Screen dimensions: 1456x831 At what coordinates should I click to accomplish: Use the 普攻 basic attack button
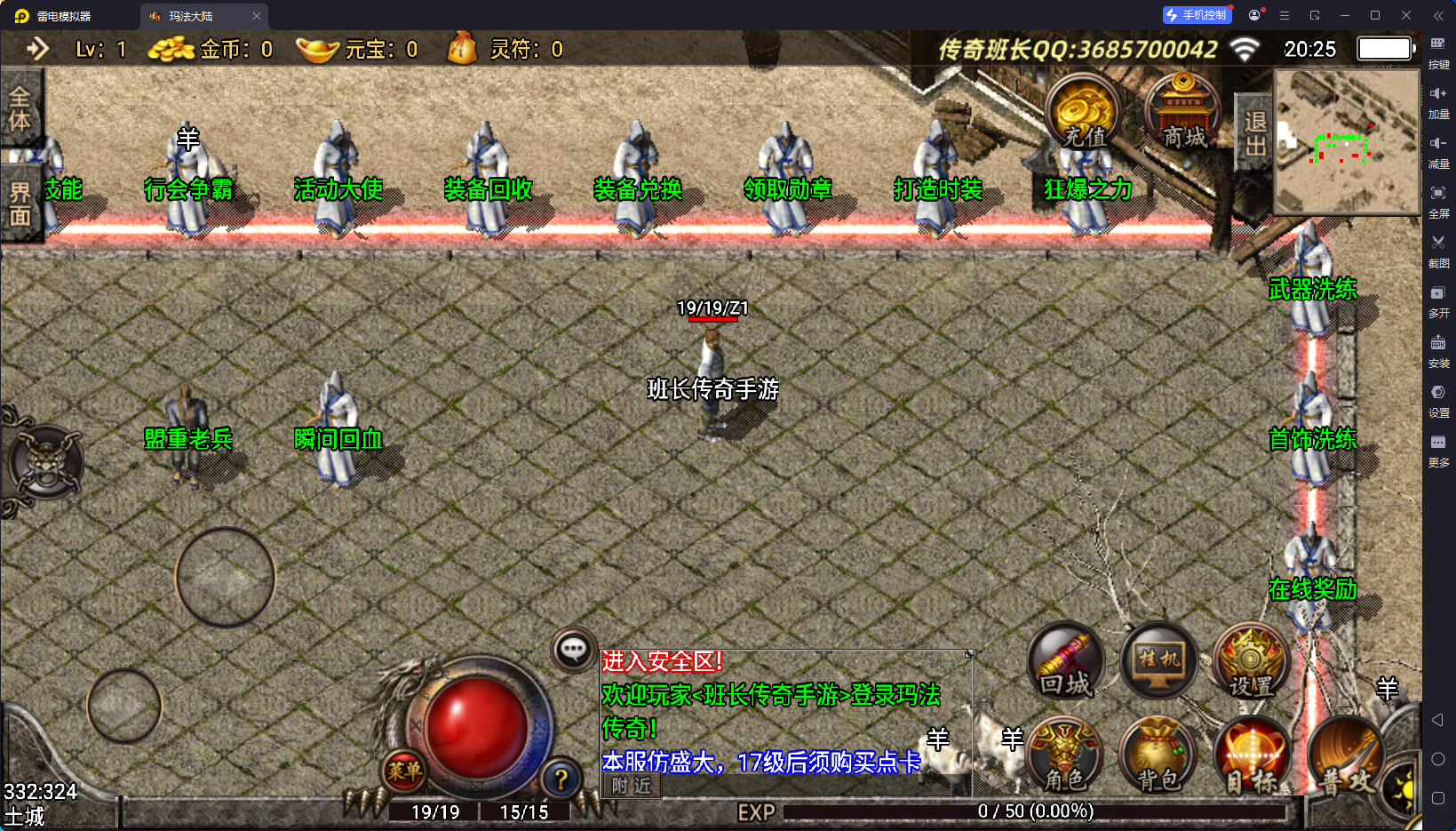tap(1345, 757)
